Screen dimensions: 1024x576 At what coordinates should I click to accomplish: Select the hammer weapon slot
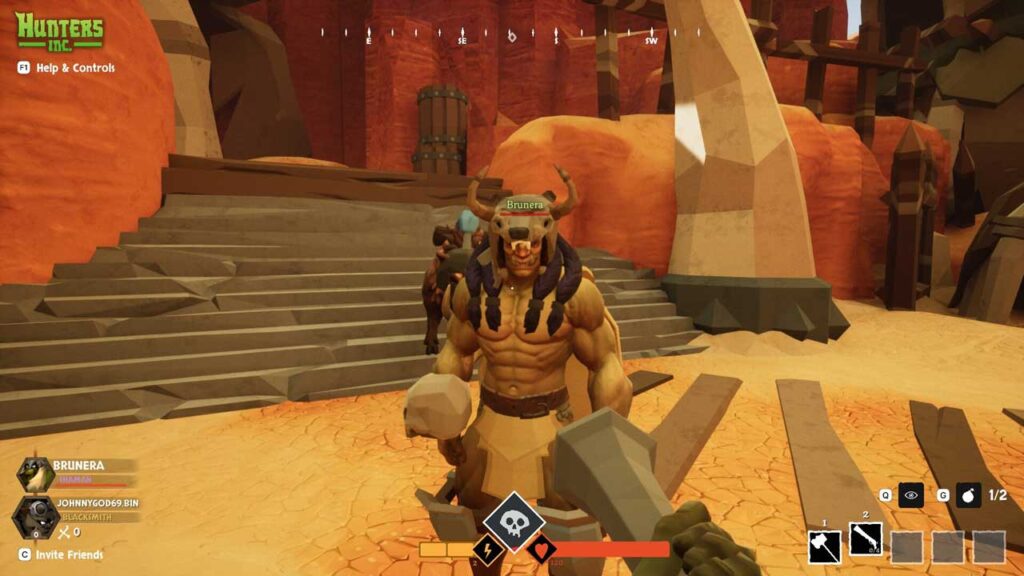pyautogui.click(x=825, y=546)
